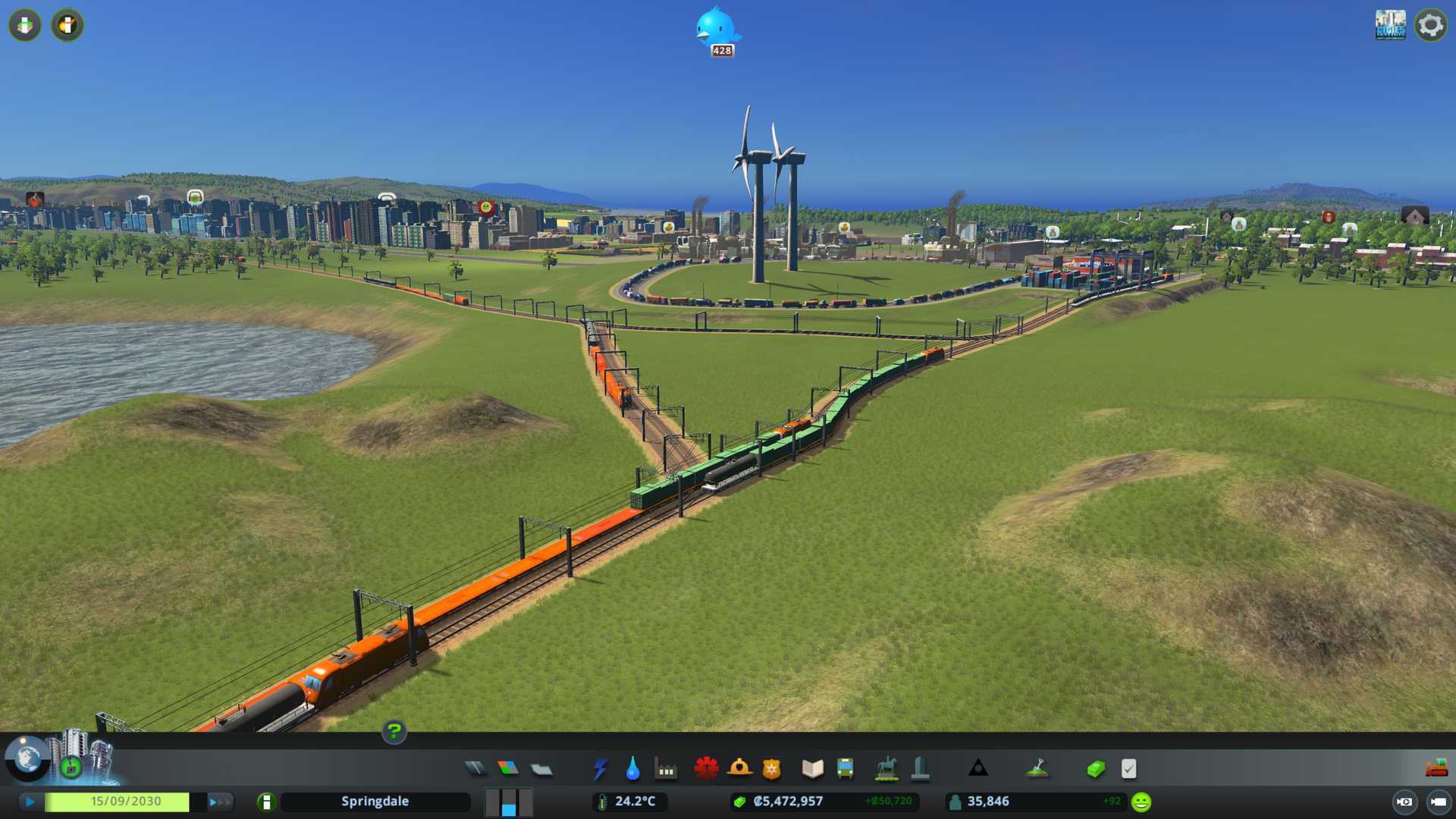The image size is (1456, 819).
Task: Open the Policies checklist panel
Action: (1128, 769)
